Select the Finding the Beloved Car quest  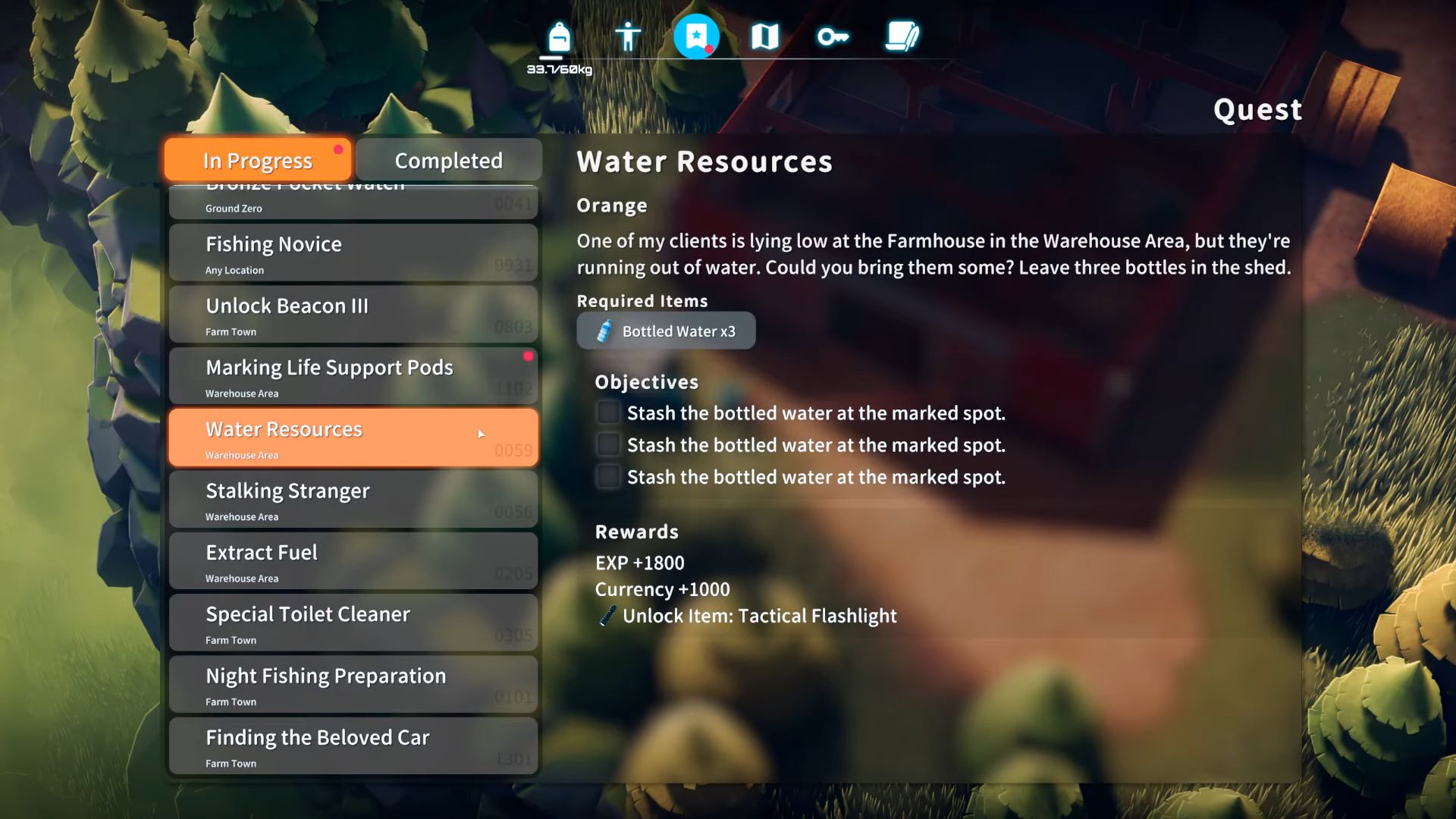353,745
